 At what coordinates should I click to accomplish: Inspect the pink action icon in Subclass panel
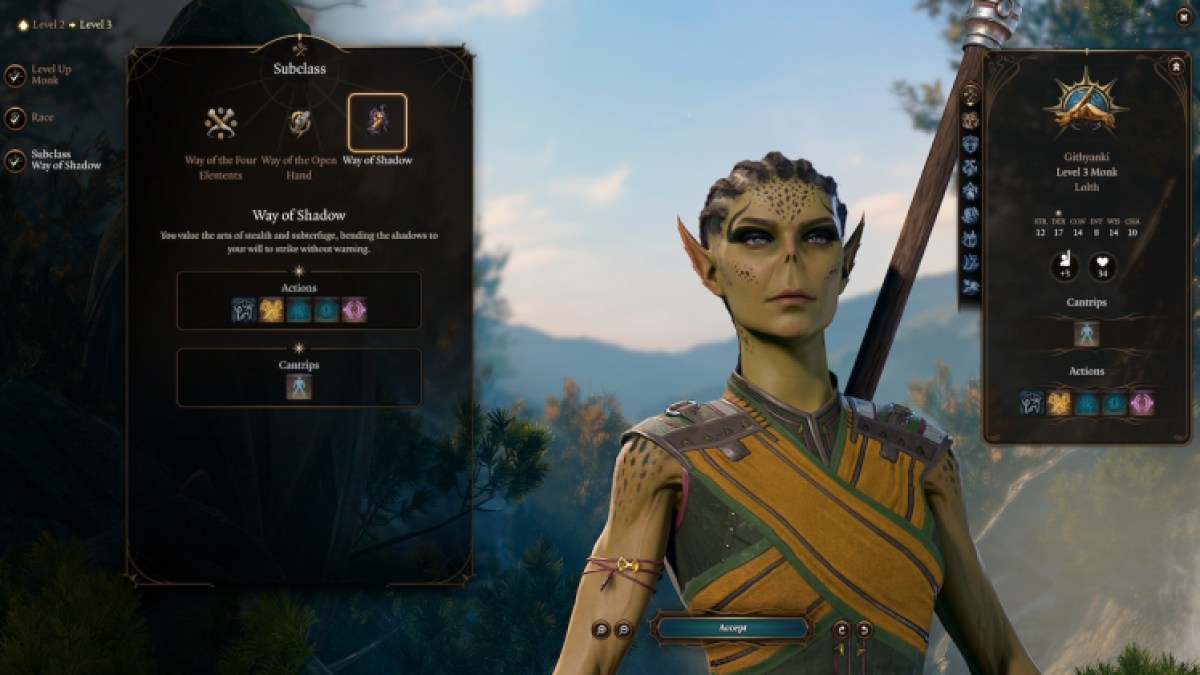tap(354, 310)
